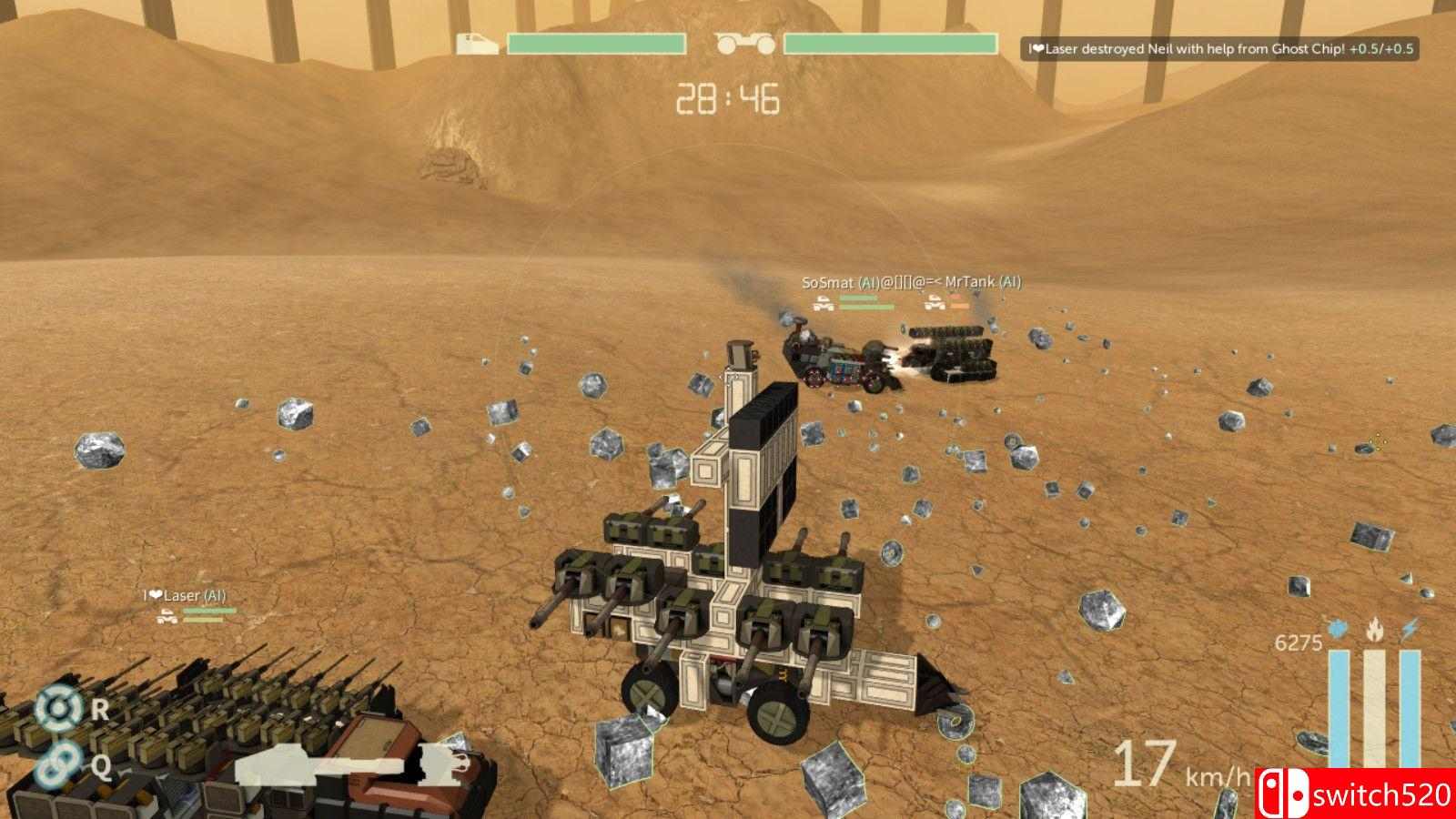Click the lightning bolt power icon

click(1410, 629)
